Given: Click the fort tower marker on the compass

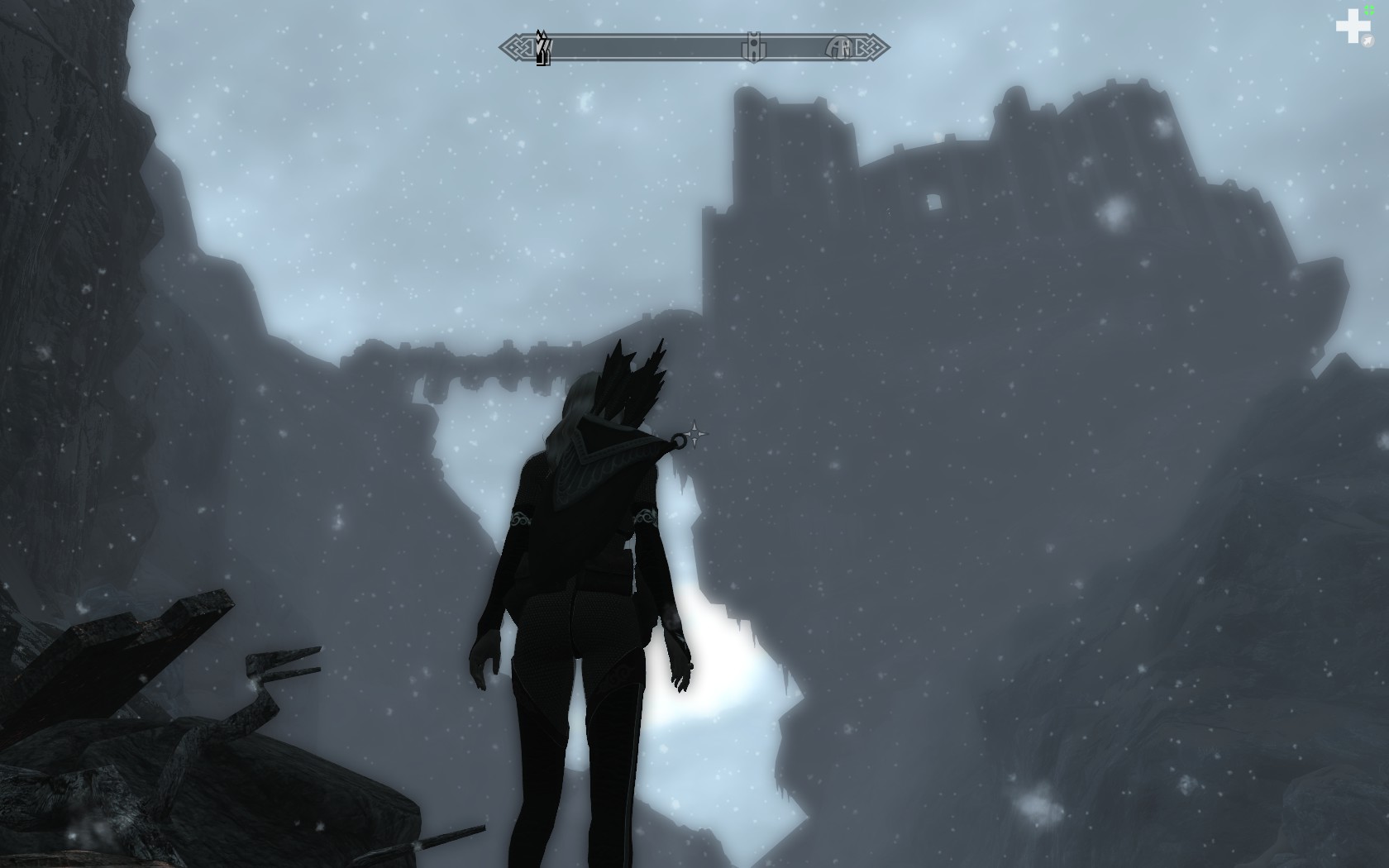Looking at the screenshot, I should [753, 47].
